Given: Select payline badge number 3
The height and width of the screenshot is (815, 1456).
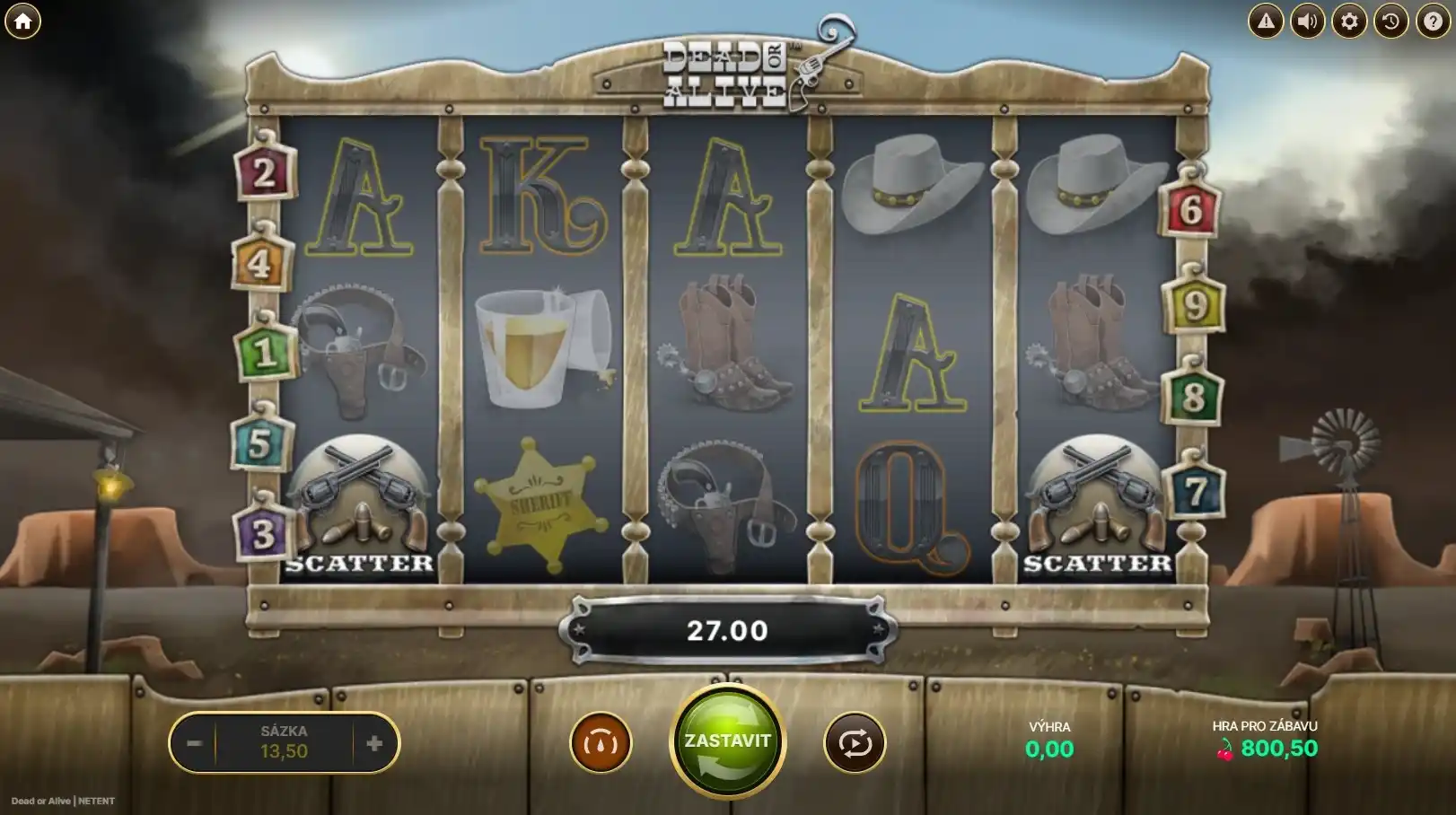Looking at the screenshot, I should [262, 534].
